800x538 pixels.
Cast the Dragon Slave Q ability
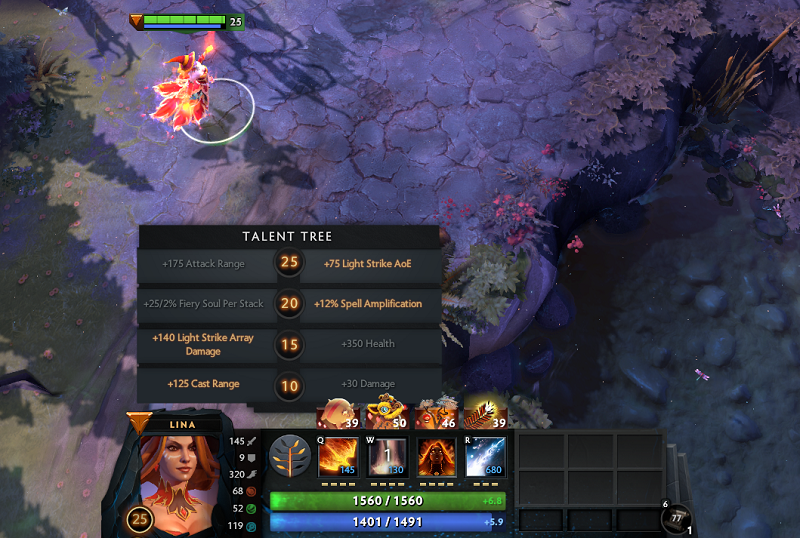point(338,457)
